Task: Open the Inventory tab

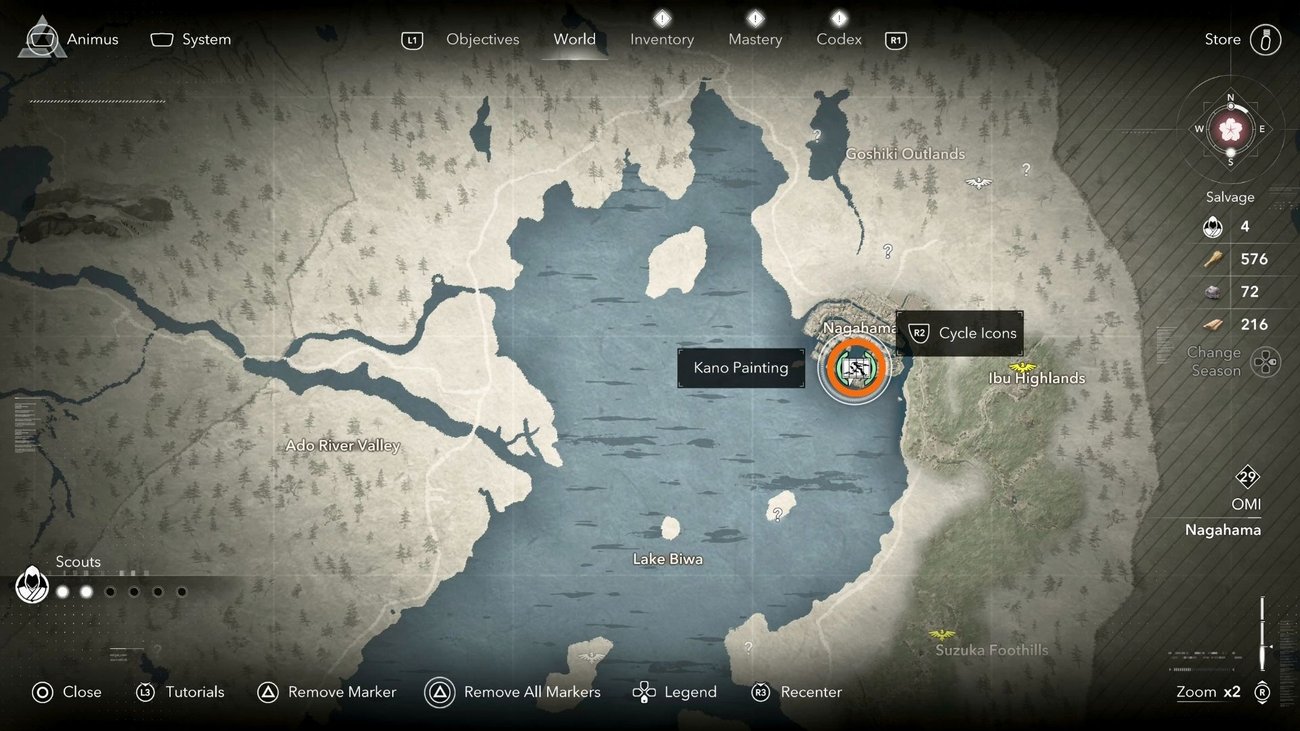Action: (661, 40)
